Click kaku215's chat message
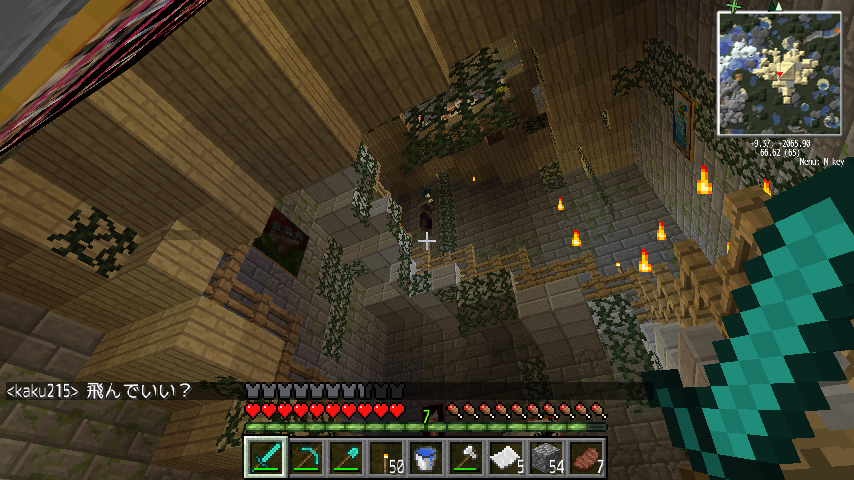Screen dimensions: 854x480 tap(98, 389)
